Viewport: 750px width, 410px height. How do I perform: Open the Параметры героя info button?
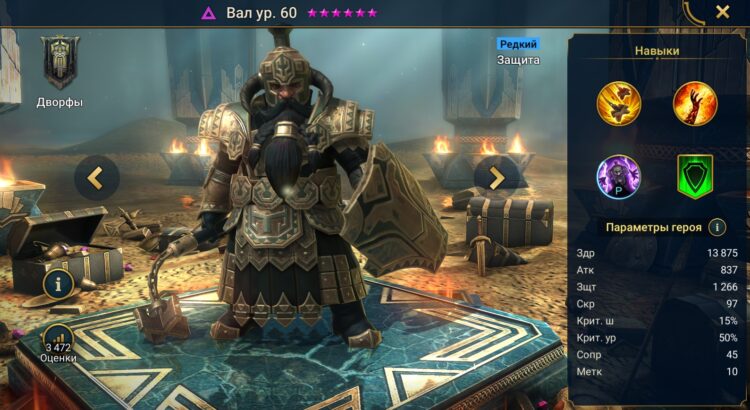(717, 227)
